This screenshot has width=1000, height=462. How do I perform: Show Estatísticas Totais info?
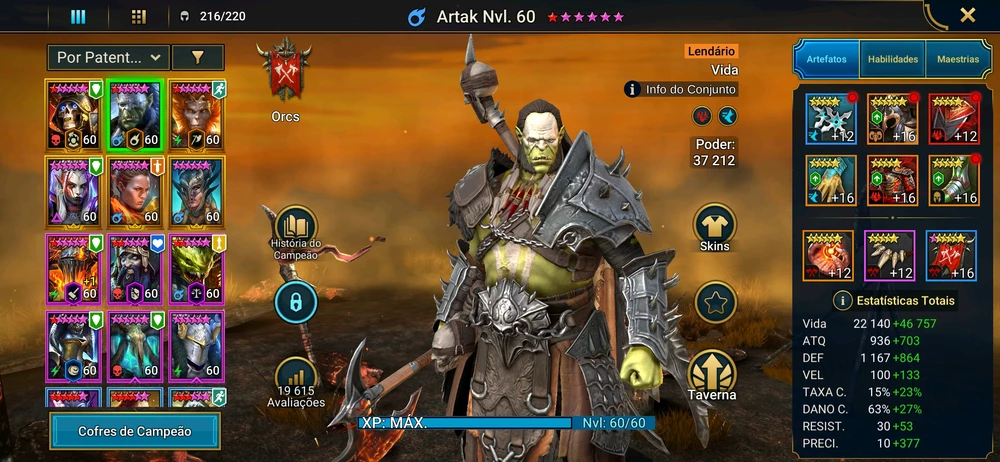(894, 300)
